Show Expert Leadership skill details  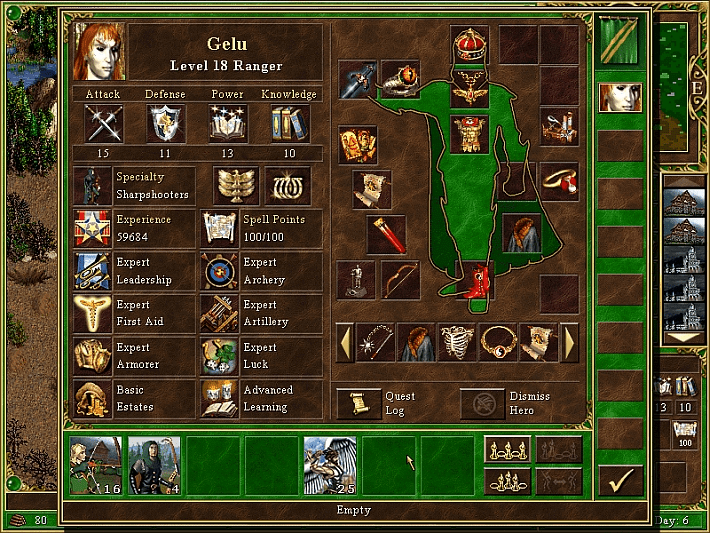click(x=92, y=272)
